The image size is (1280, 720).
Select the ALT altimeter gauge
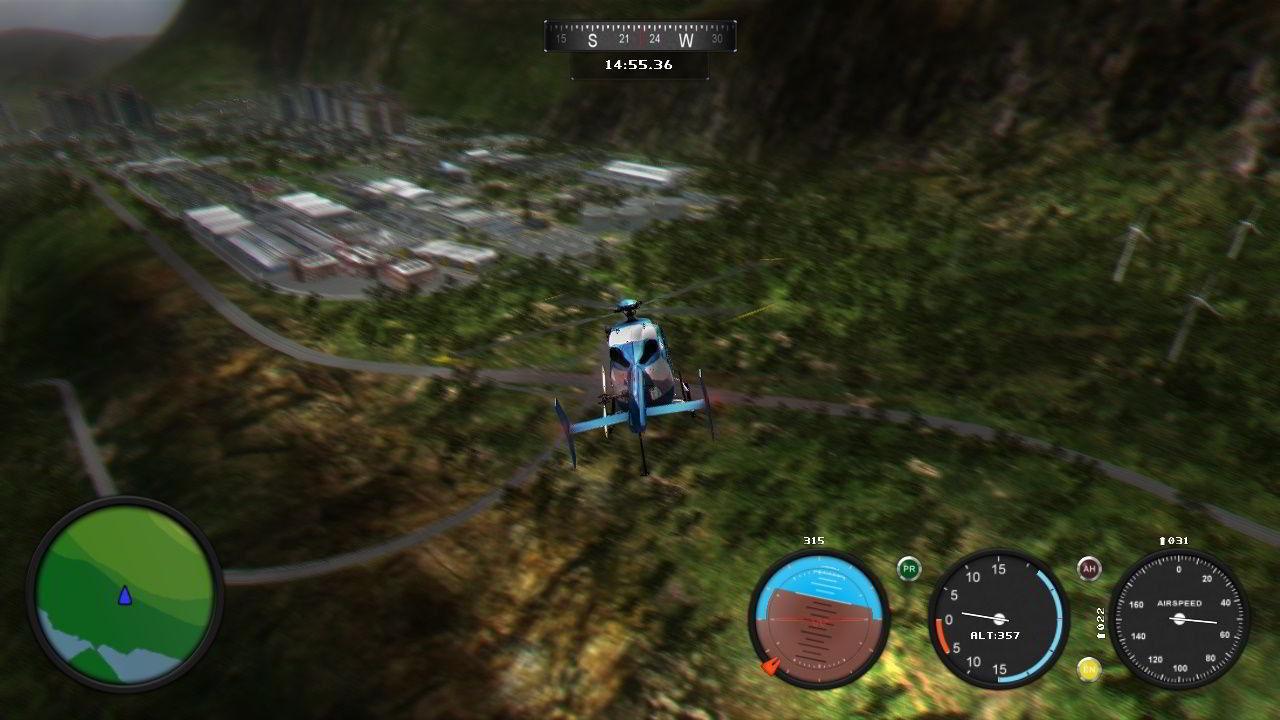[998, 618]
